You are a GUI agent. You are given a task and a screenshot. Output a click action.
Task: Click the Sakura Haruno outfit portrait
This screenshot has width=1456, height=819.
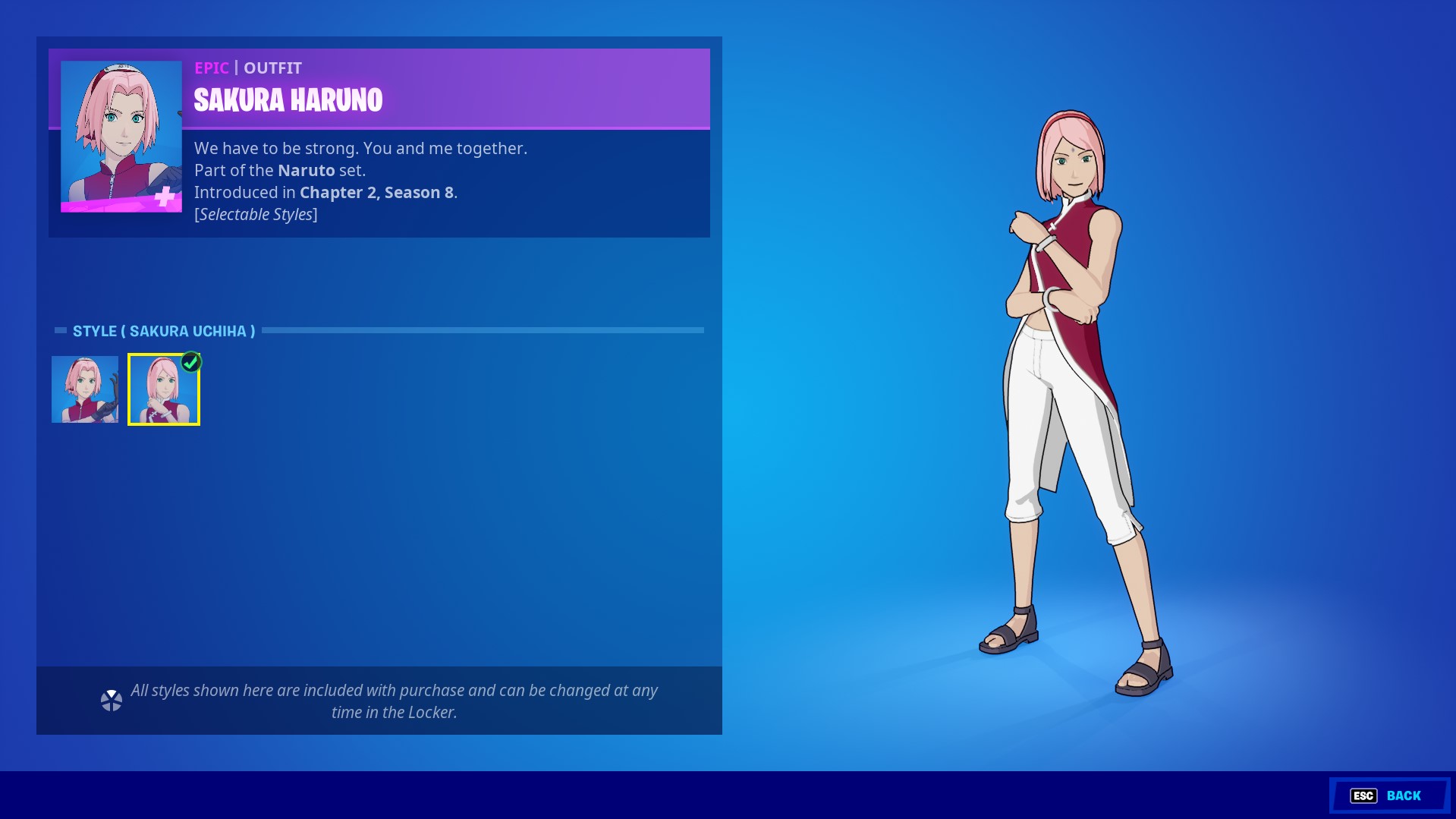[x=121, y=137]
